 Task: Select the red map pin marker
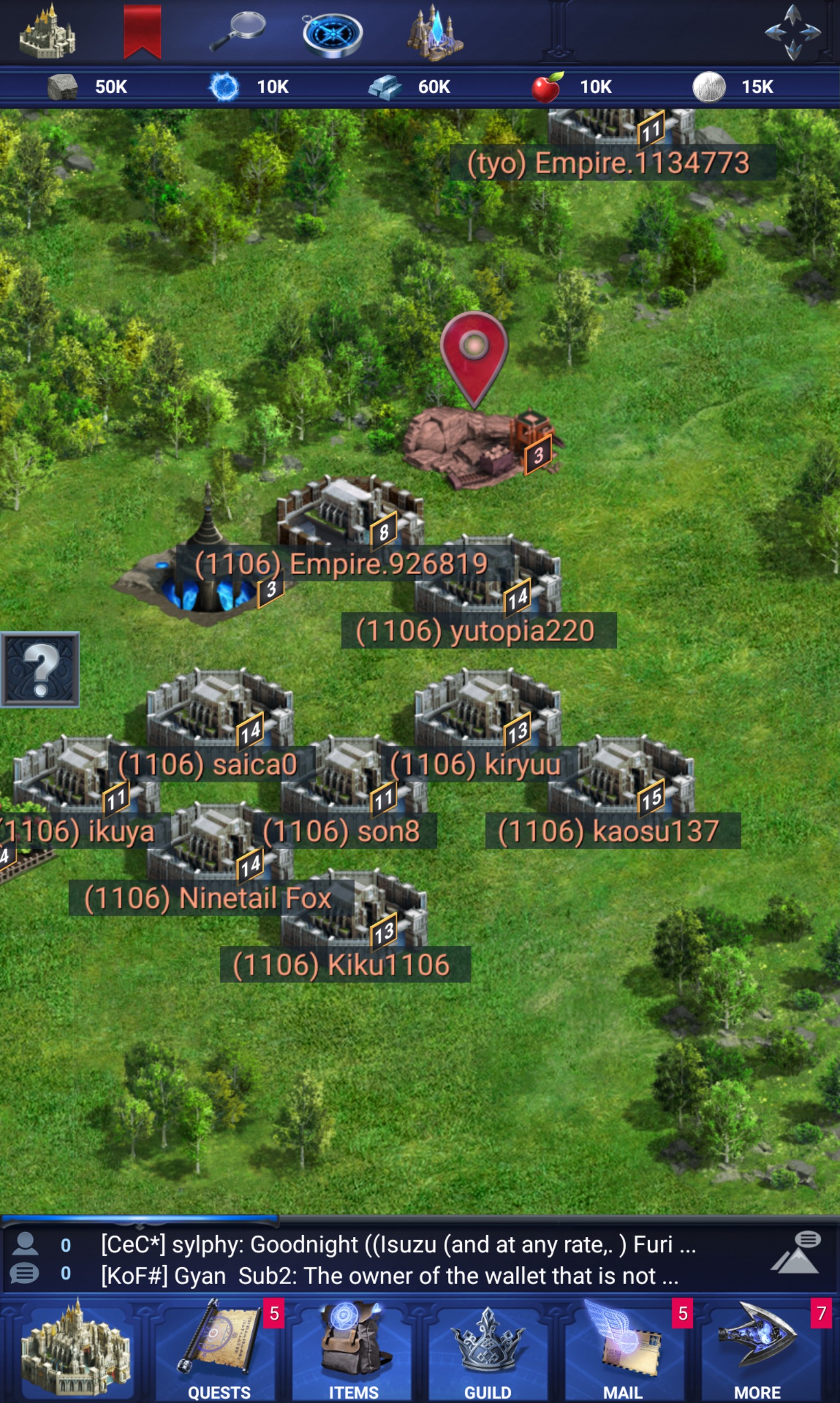474,354
